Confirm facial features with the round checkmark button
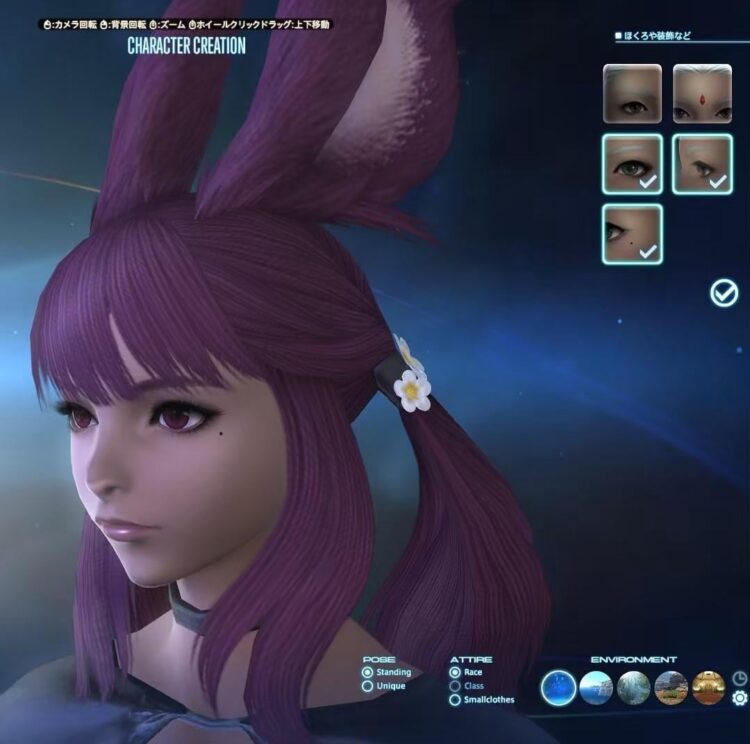 (x=723, y=292)
